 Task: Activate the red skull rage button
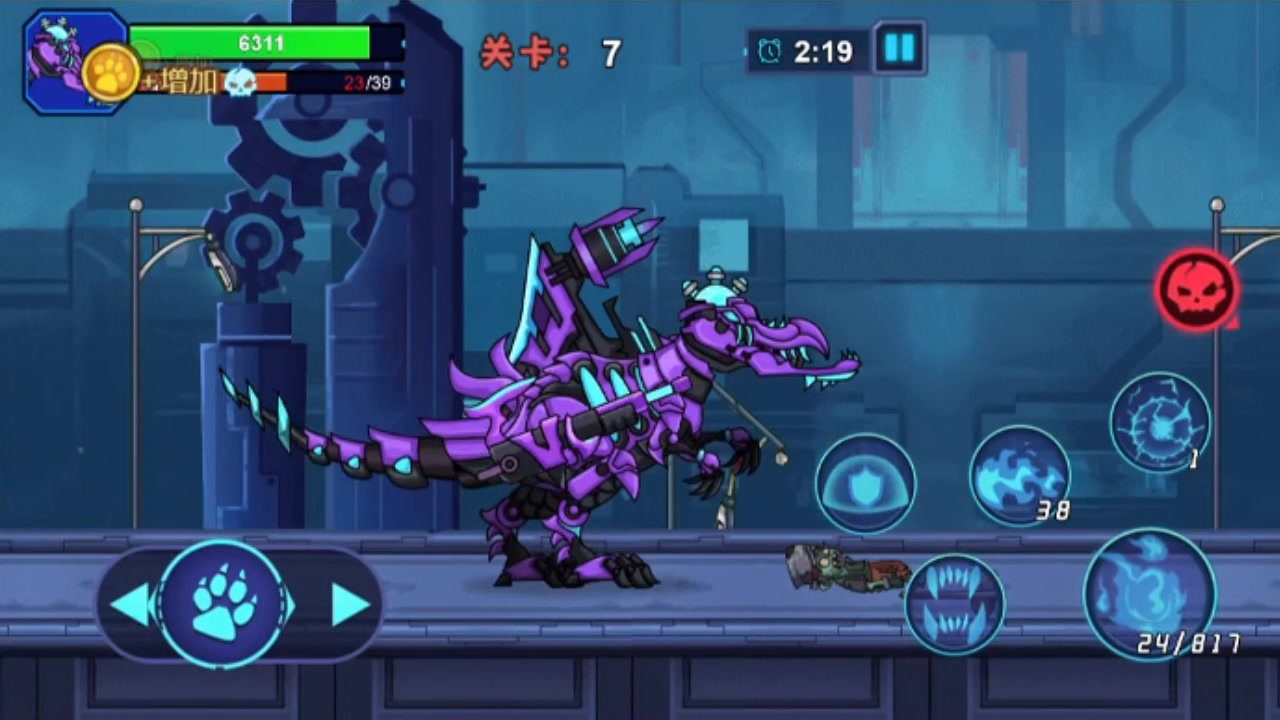[1197, 290]
